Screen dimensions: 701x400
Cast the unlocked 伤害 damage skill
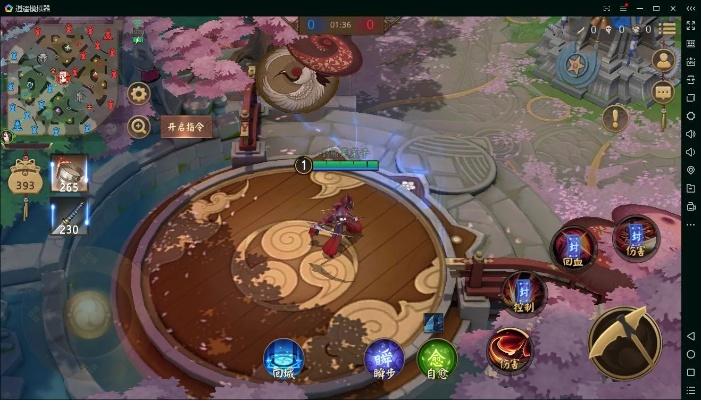coord(509,349)
